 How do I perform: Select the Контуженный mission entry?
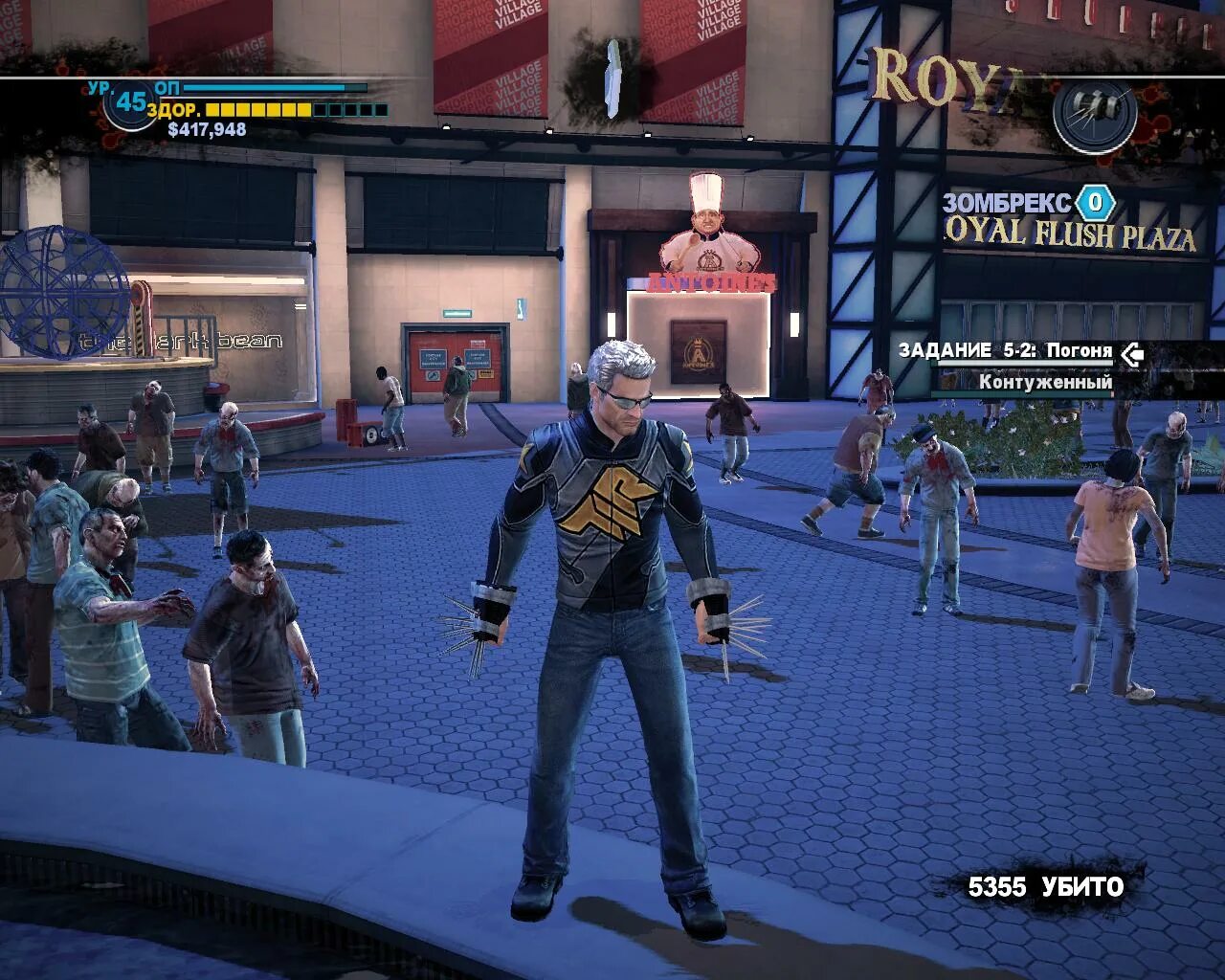coord(1045,382)
